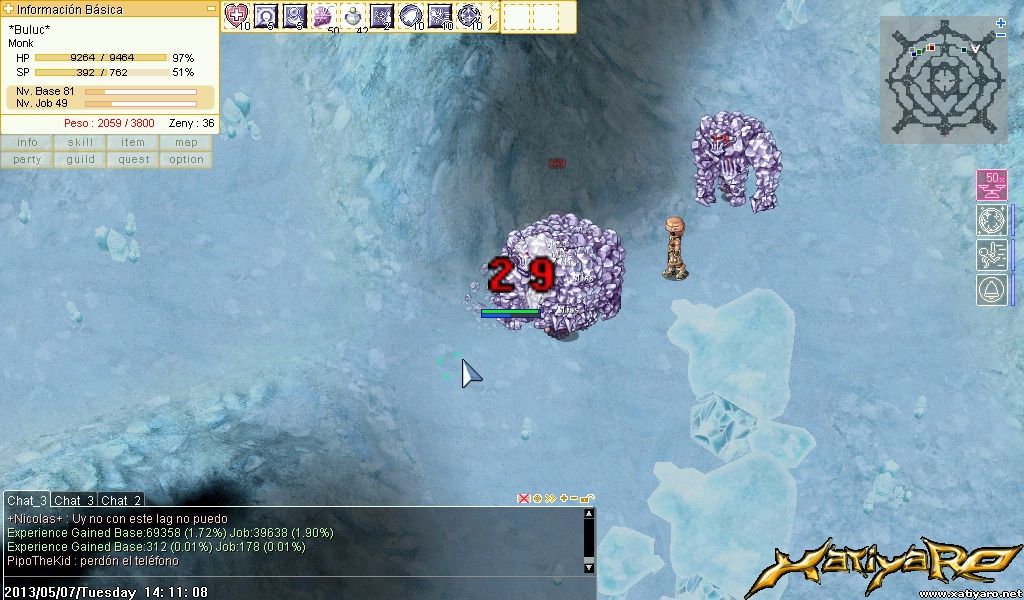Image resolution: width=1024 pixels, height=600 pixels.
Task: Minimize the Información Básica window
Action: [x=211, y=9]
